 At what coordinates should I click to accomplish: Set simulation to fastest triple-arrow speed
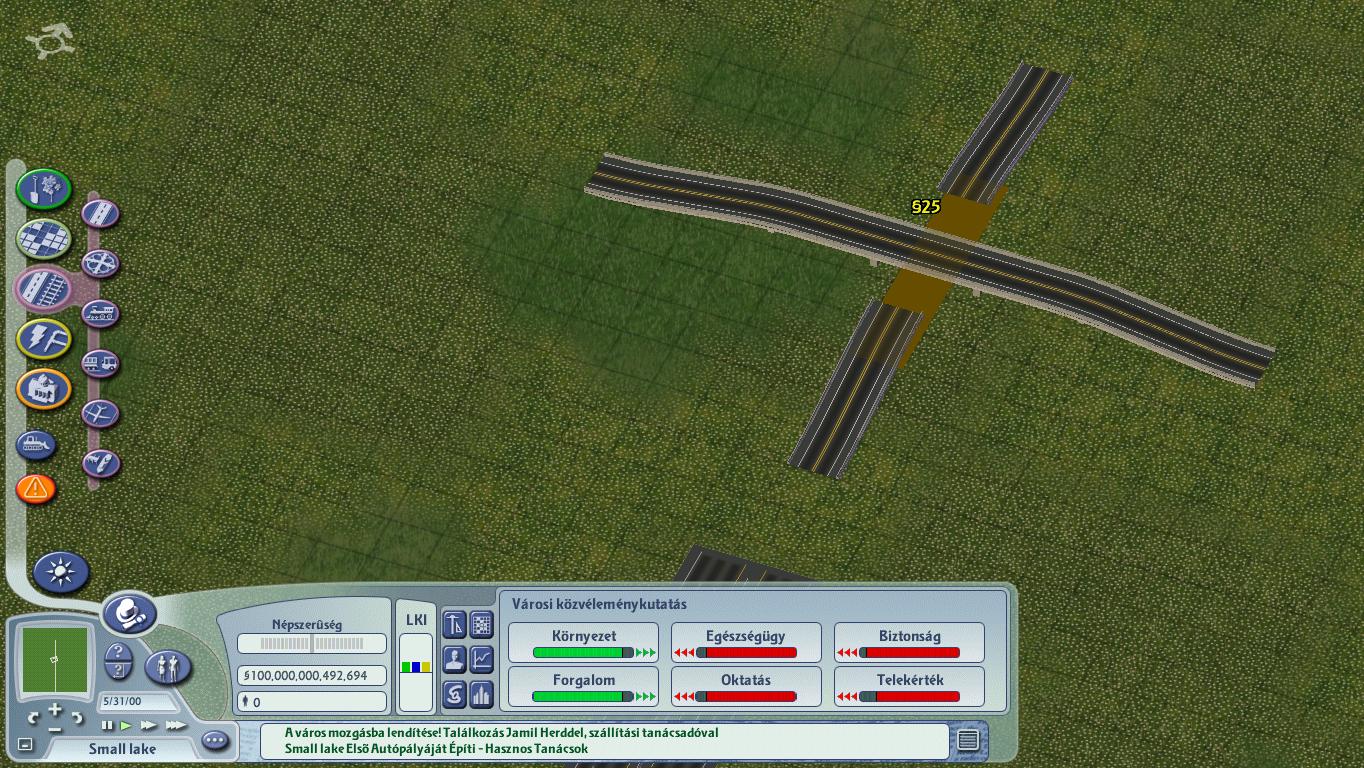[176, 725]
